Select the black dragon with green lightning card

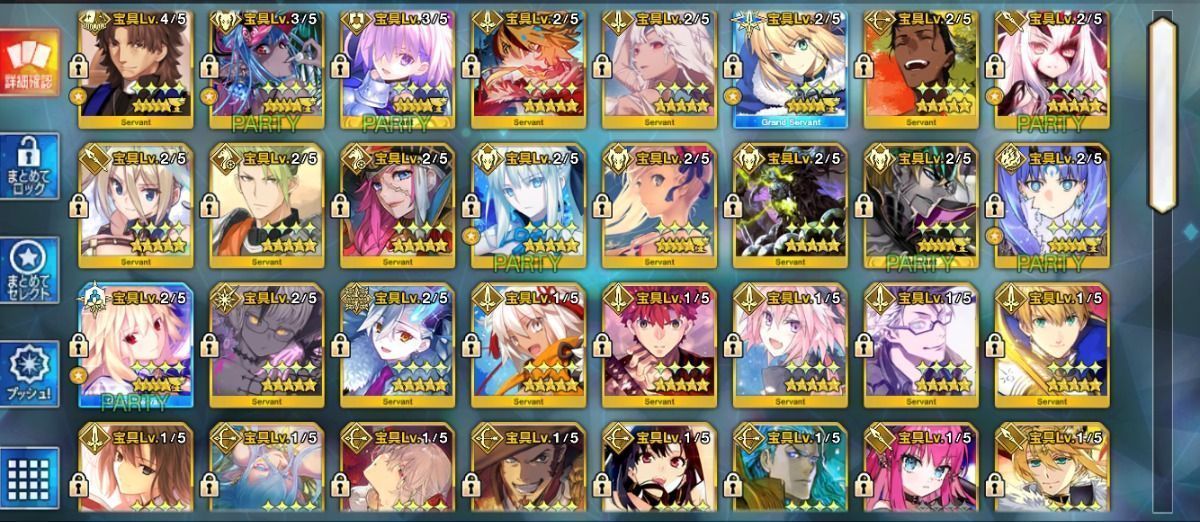coord(790,206)
